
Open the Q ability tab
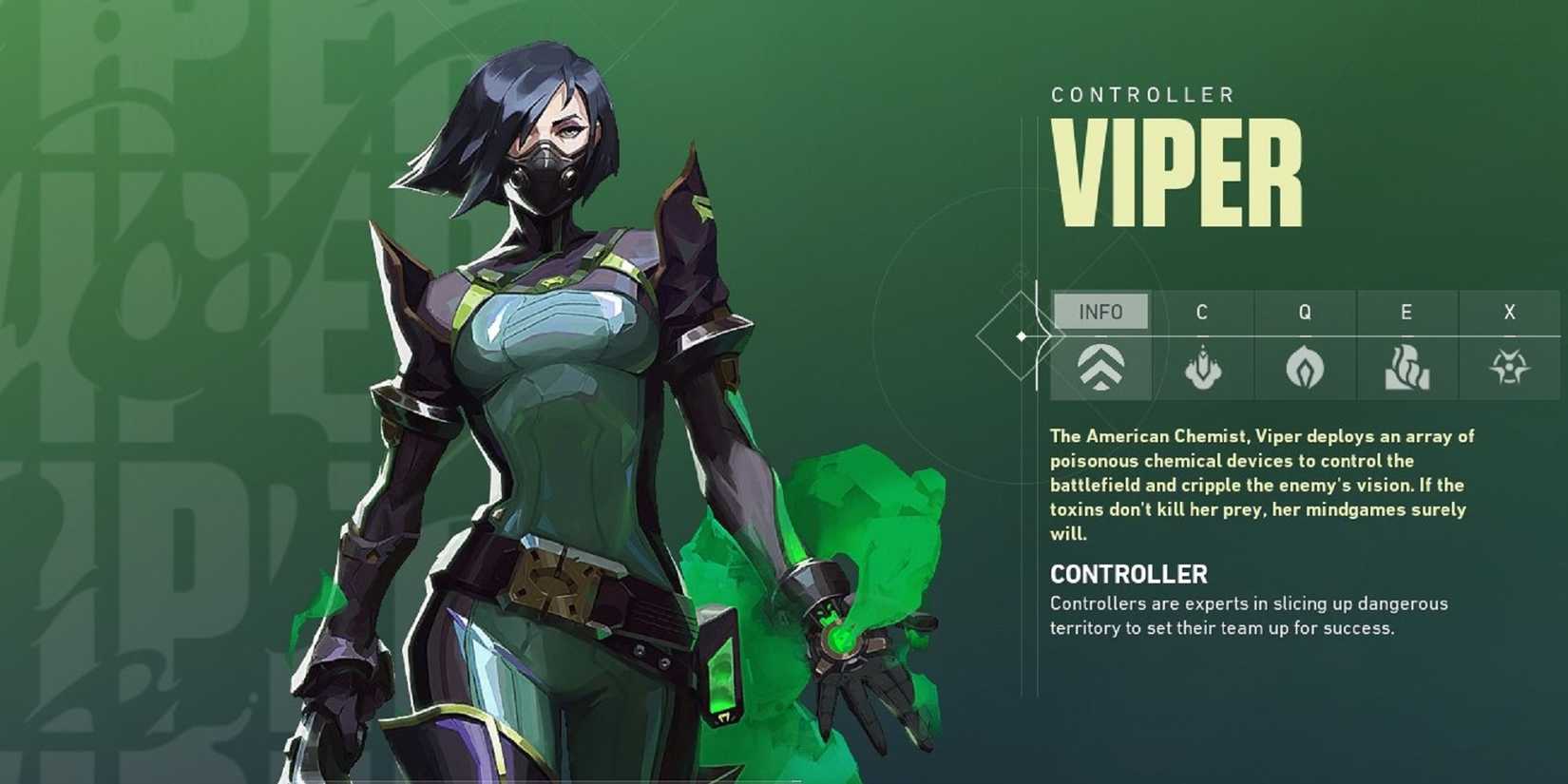1306,311
